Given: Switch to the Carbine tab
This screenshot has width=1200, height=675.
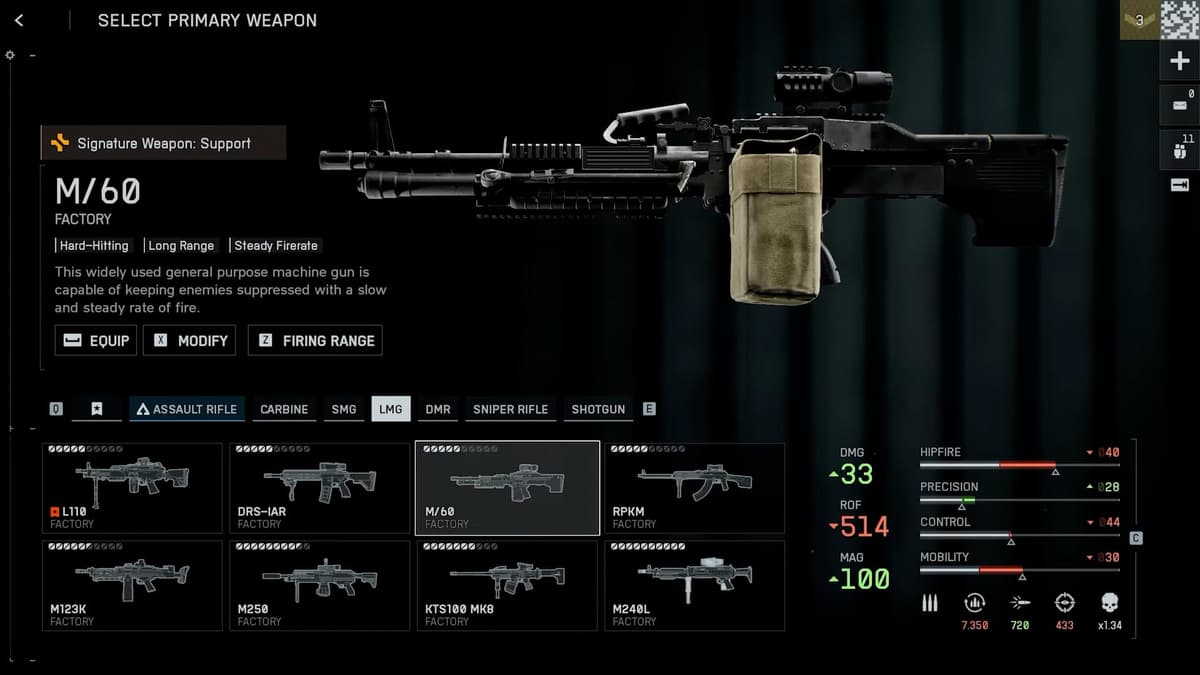Looking at the screenshot, I should (x=284, y=409).
